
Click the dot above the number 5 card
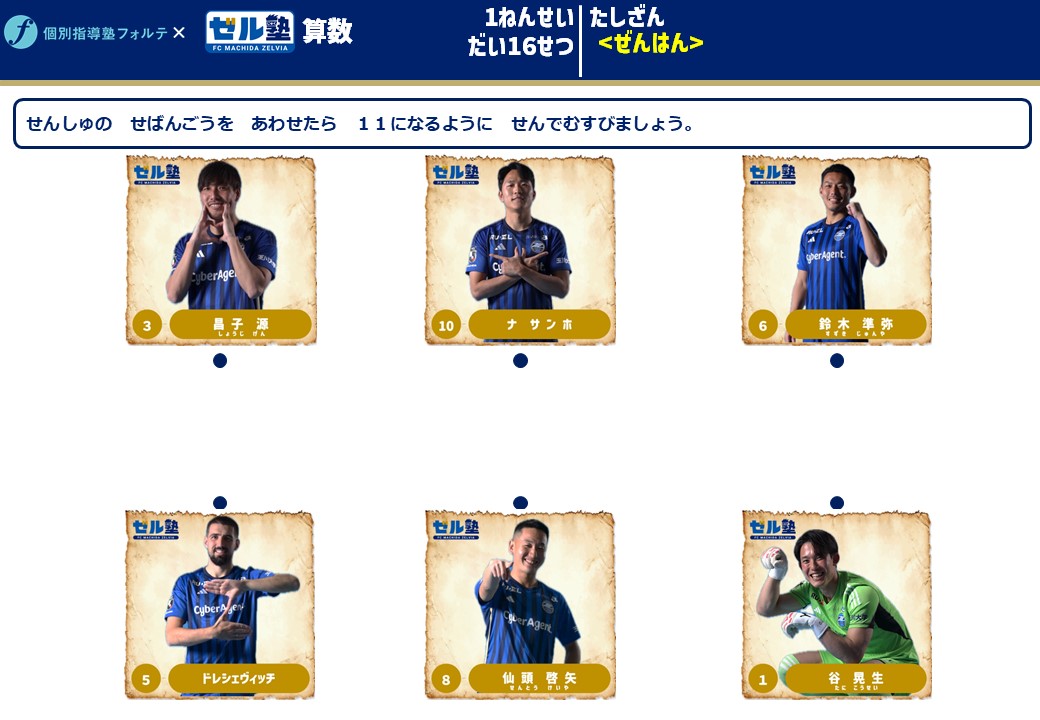coord(220,503)
